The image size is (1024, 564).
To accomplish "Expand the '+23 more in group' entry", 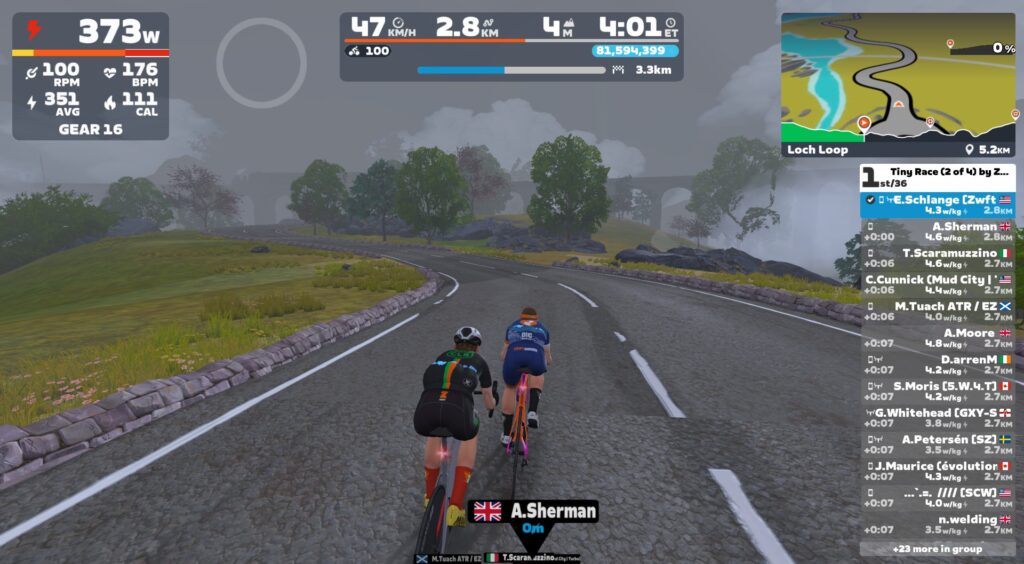I will tap(937, 548).
